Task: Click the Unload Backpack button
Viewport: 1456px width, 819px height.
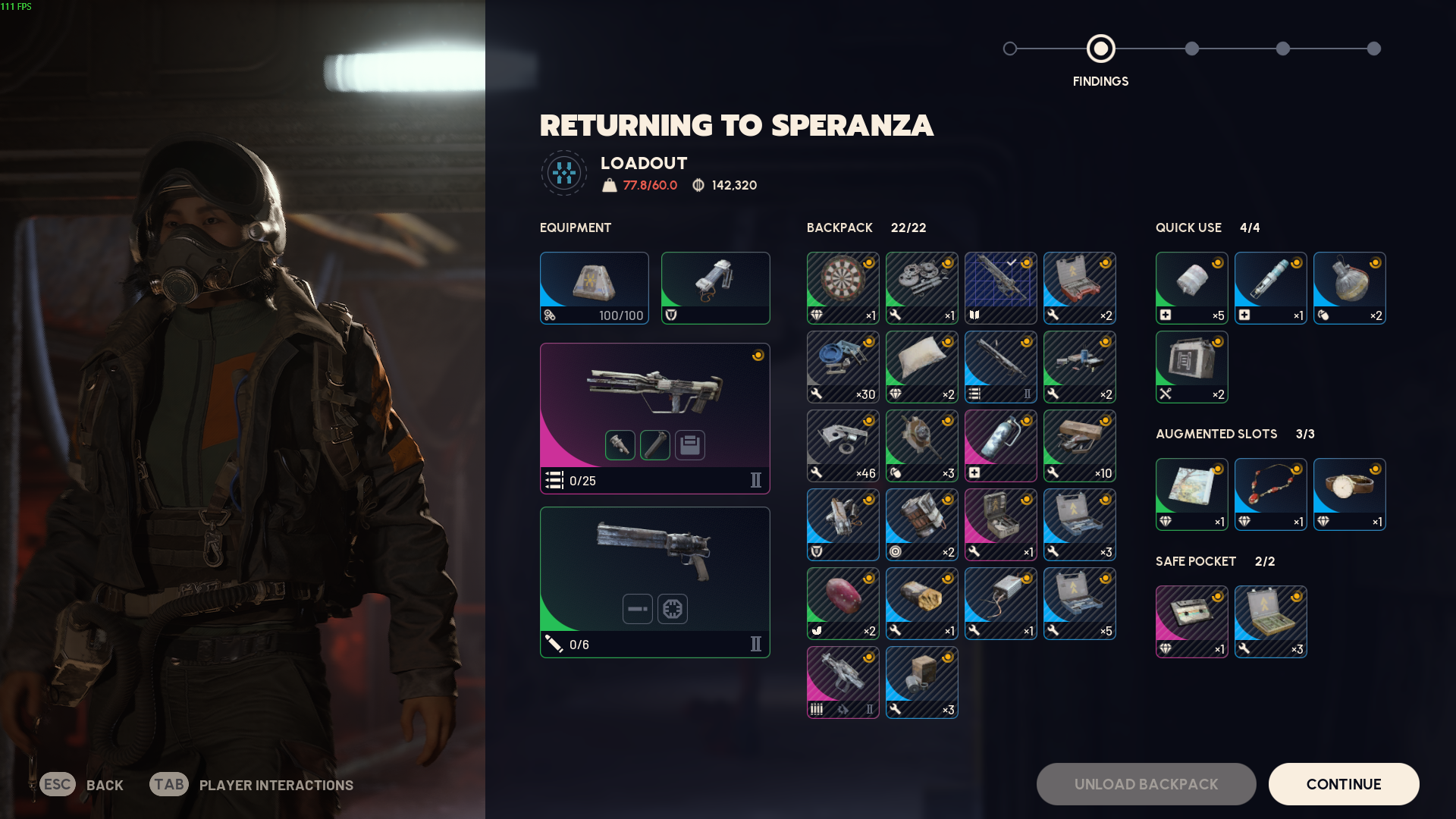Action: [x=1146, y=784]
